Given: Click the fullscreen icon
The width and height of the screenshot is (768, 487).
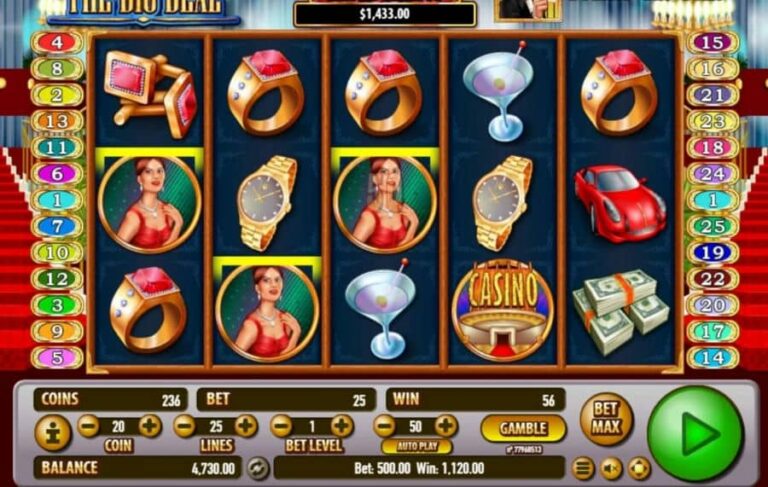Looking at the screenshot, I should 638,467.
